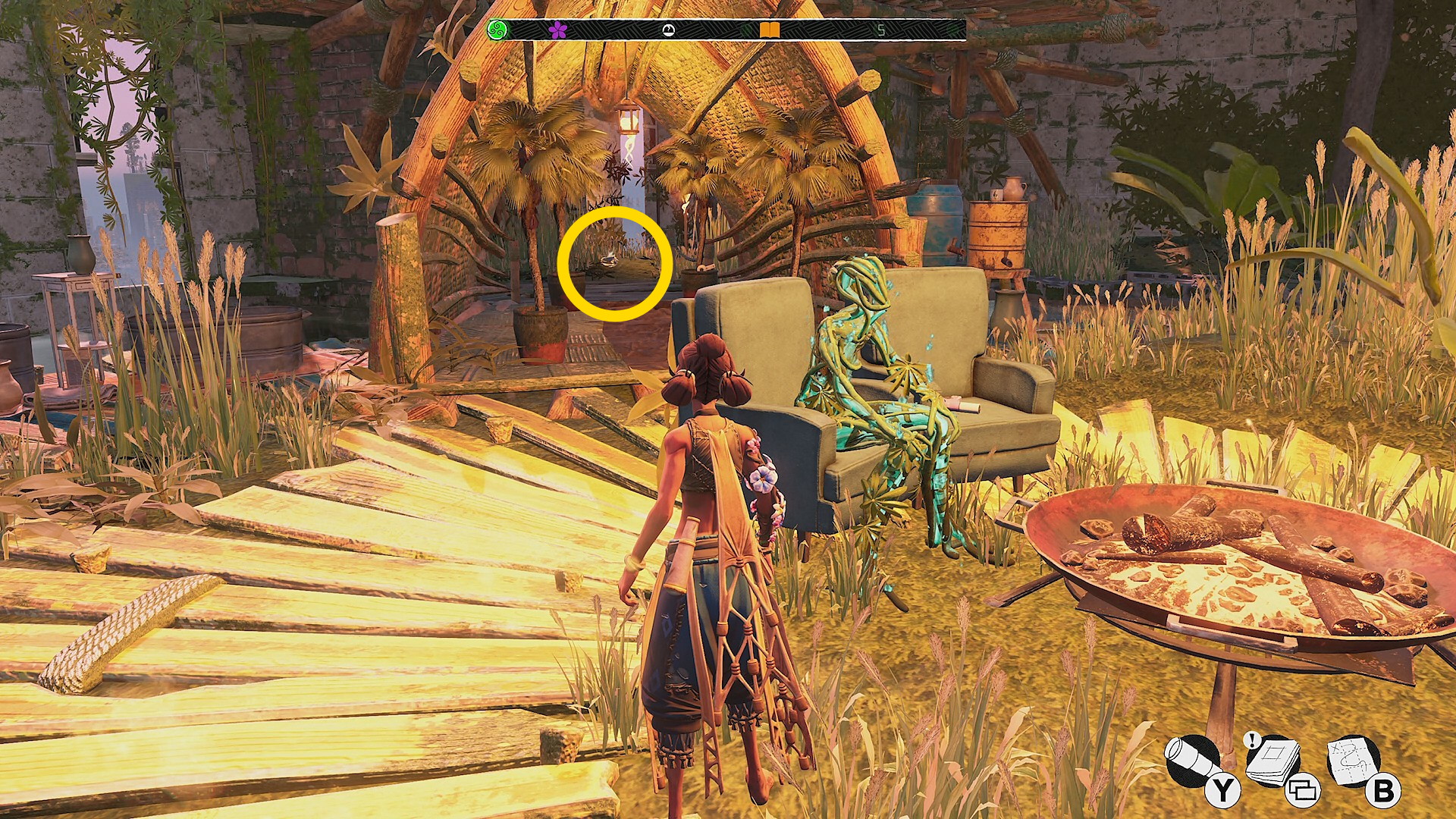
Task: Select the purple flower compass marker
Action: click(x=558, y=30)
